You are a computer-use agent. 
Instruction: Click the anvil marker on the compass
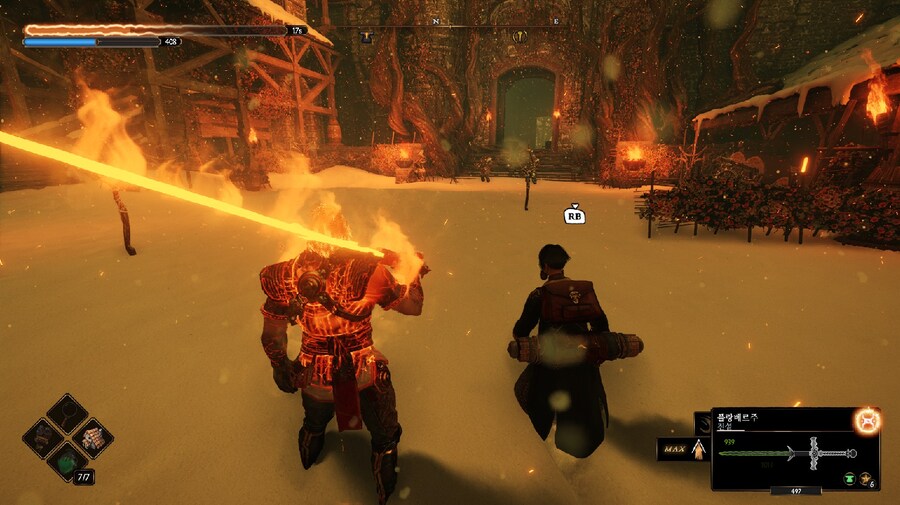coord(366,37)
